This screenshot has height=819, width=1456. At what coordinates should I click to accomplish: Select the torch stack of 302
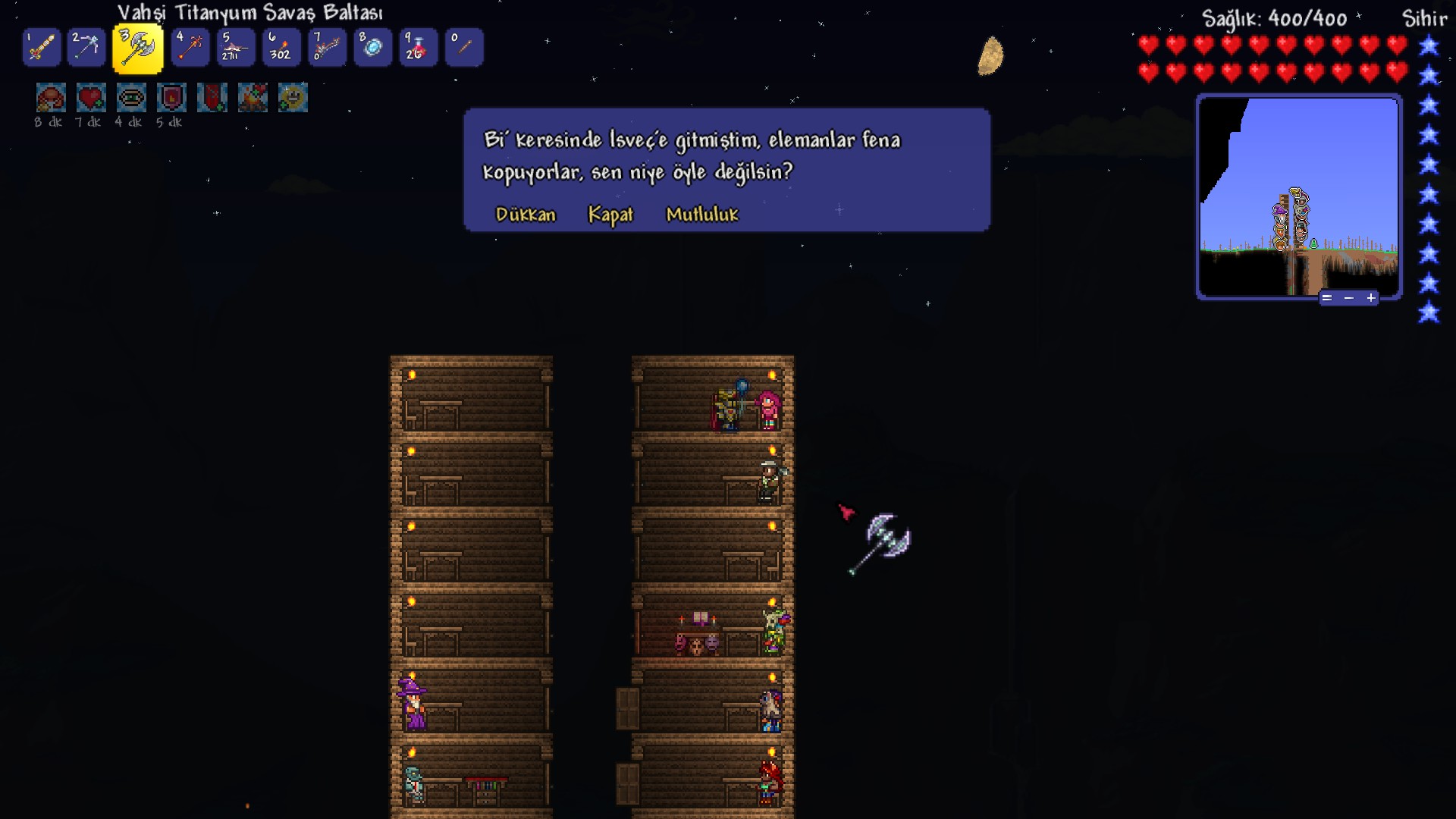click(281, 48)
